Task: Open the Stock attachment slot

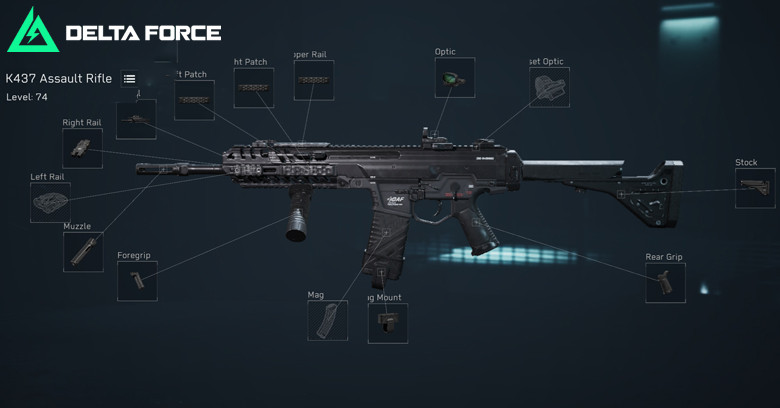Action: click(755, 188)
